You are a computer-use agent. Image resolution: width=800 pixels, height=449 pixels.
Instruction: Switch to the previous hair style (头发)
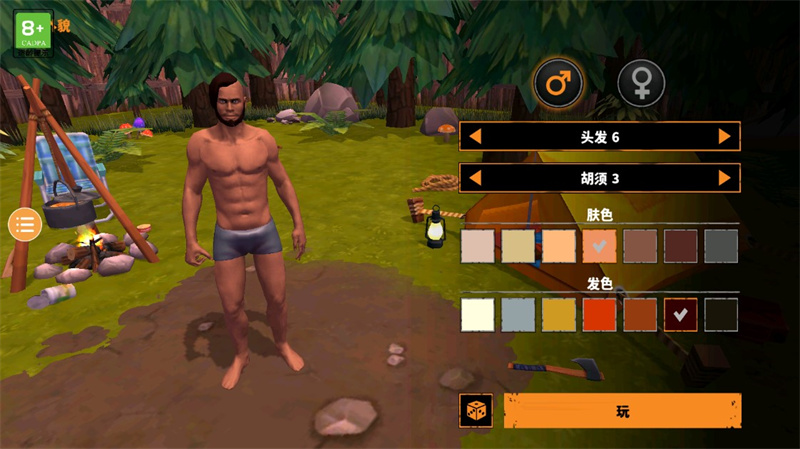click(x=476, y=136)
